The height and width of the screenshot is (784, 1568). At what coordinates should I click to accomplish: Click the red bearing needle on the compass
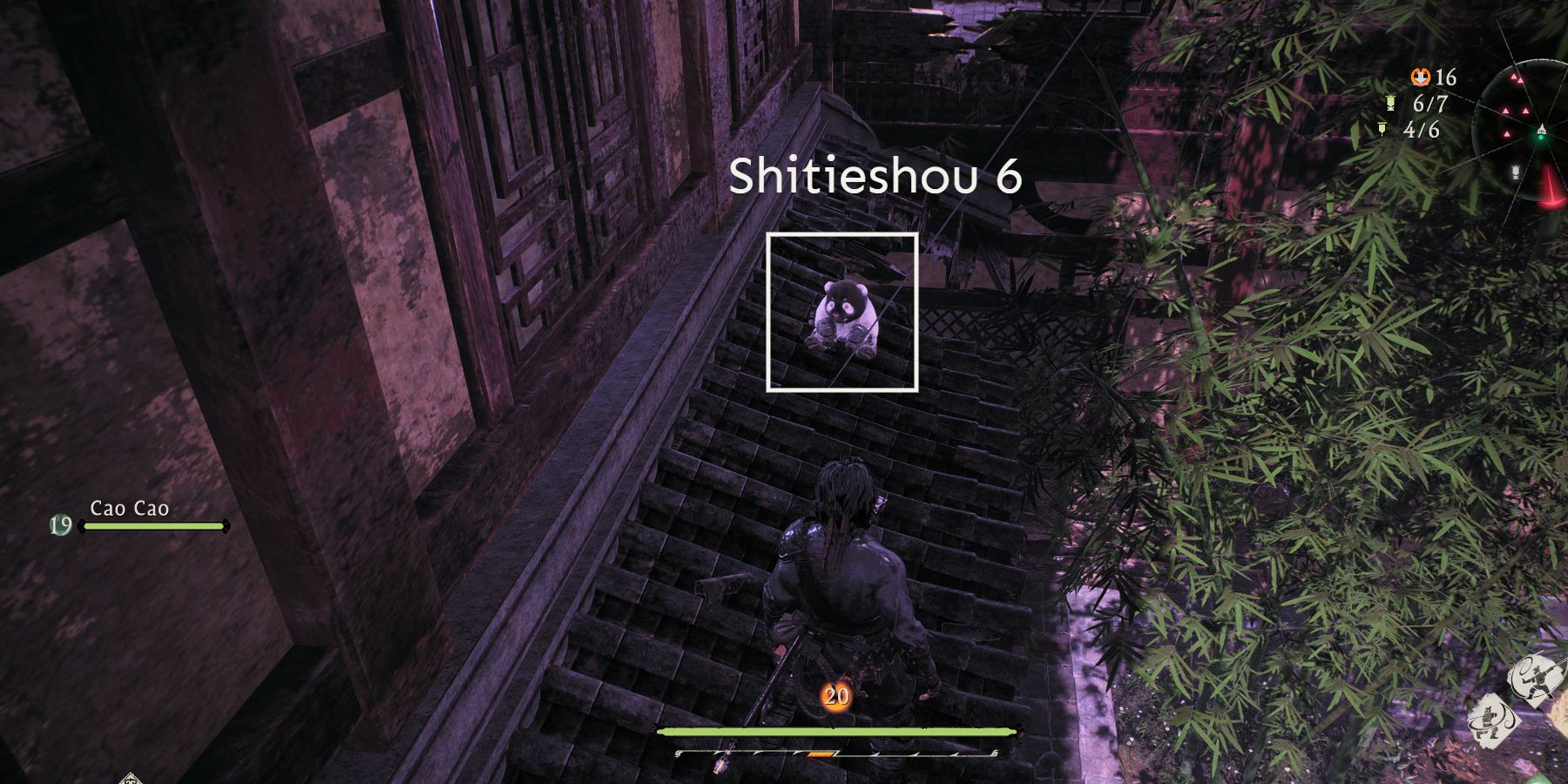tap(1549, 182)
